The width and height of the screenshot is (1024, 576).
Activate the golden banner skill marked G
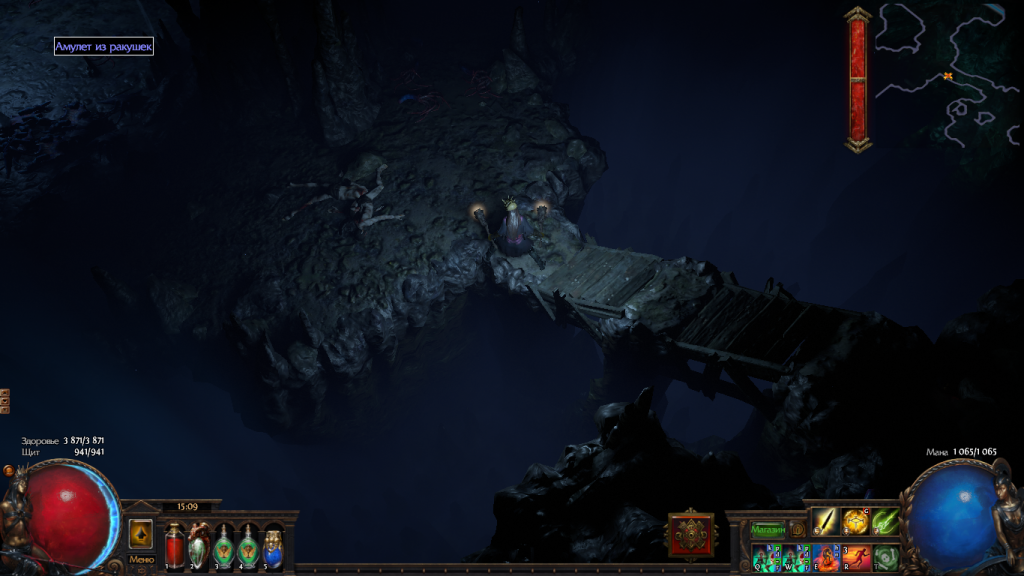855,522
